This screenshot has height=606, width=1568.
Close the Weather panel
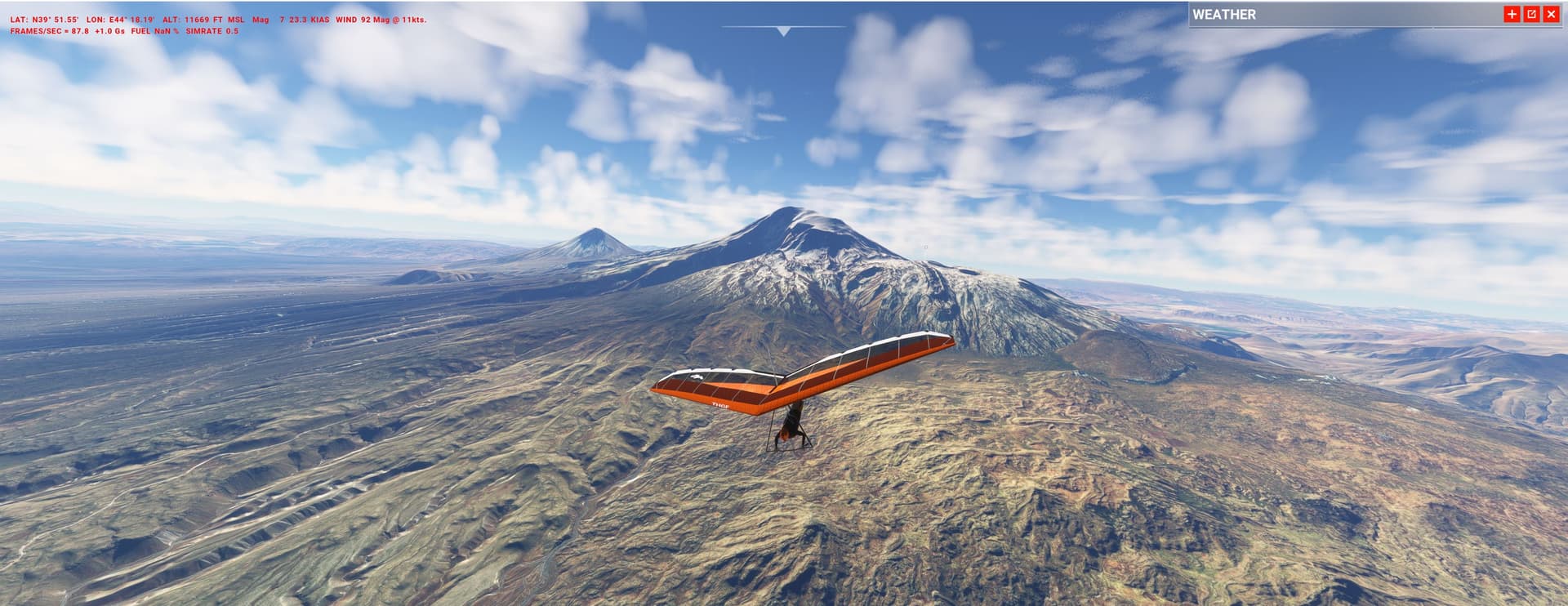1551,14
